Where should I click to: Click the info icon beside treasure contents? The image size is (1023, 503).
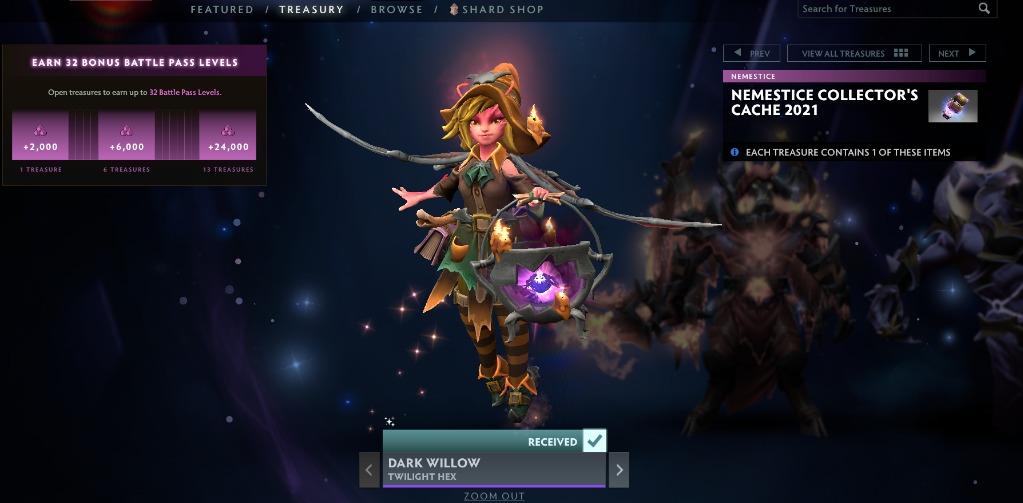click(x=735, y=153)
